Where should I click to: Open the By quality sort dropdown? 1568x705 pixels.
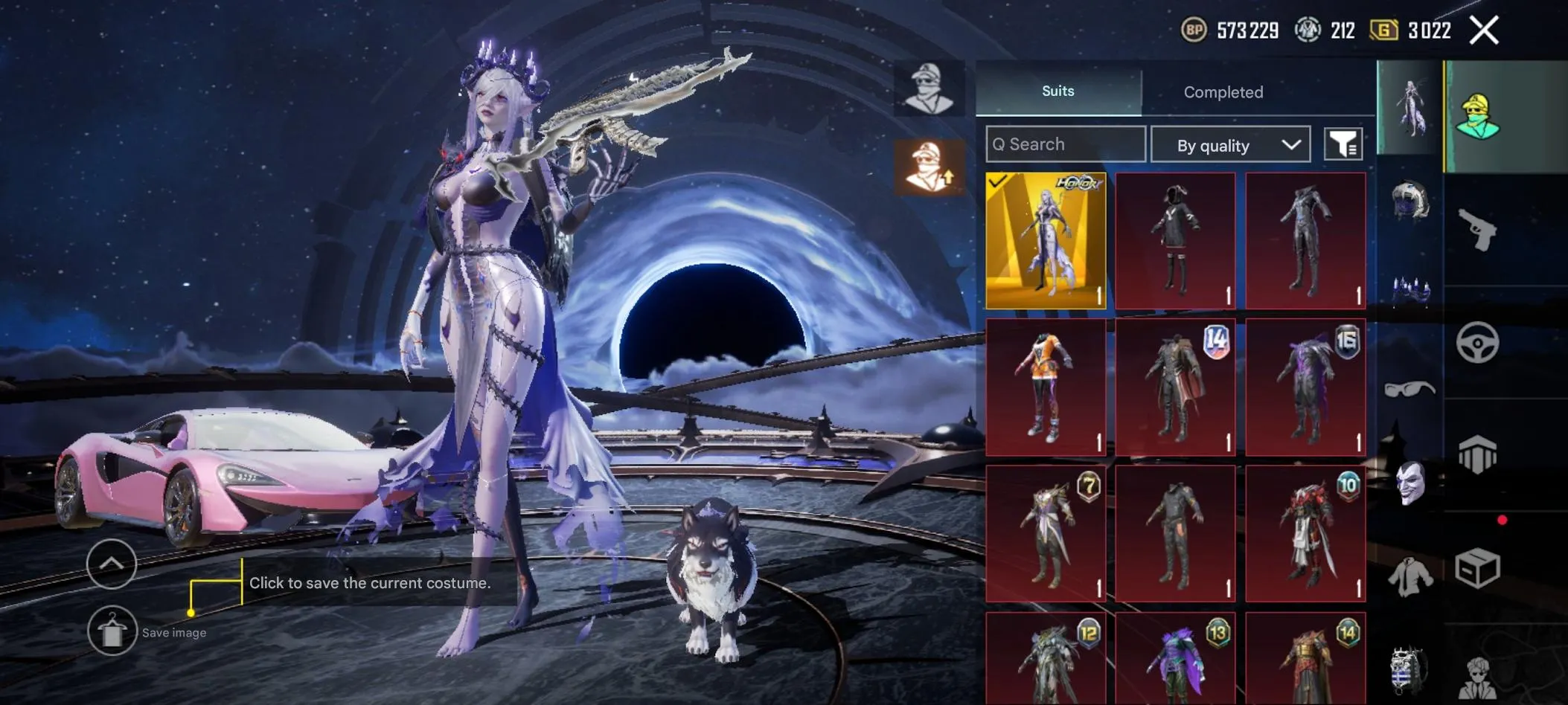pyautogui.click(x=1230, y=145)
